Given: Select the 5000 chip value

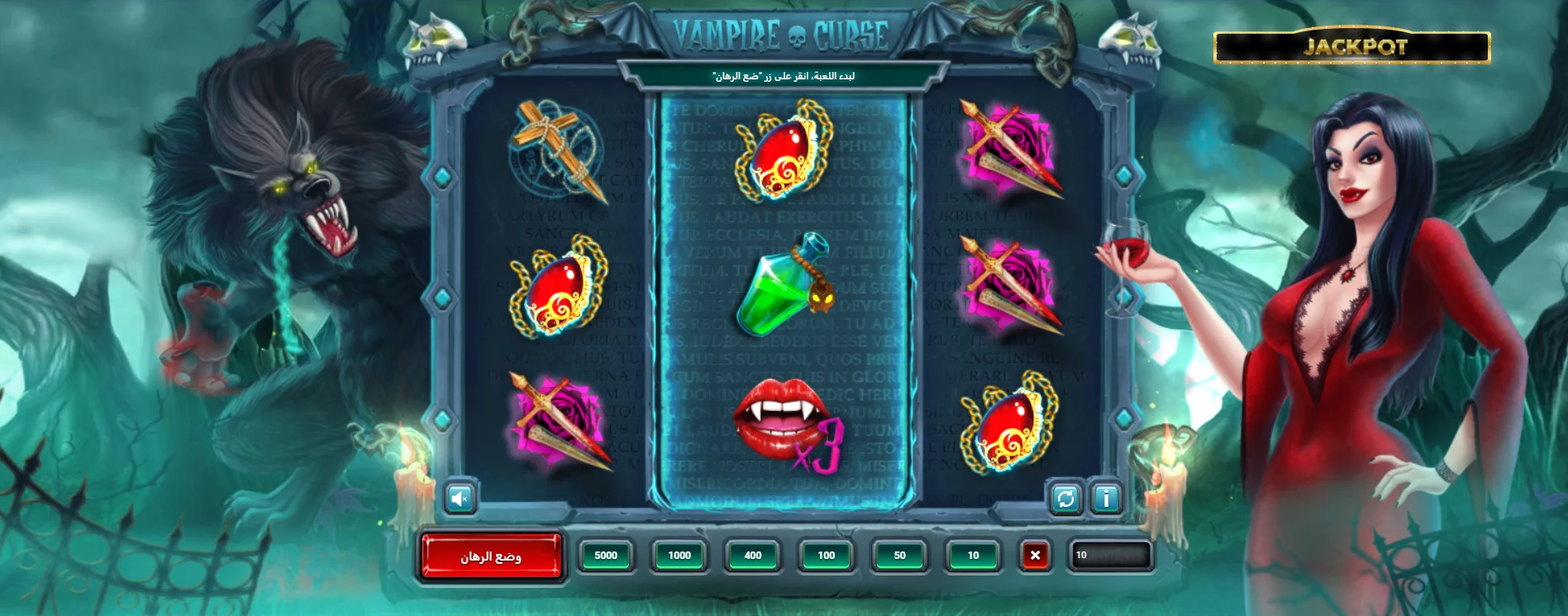Looking at the screenshot, I should click(606, 556).
